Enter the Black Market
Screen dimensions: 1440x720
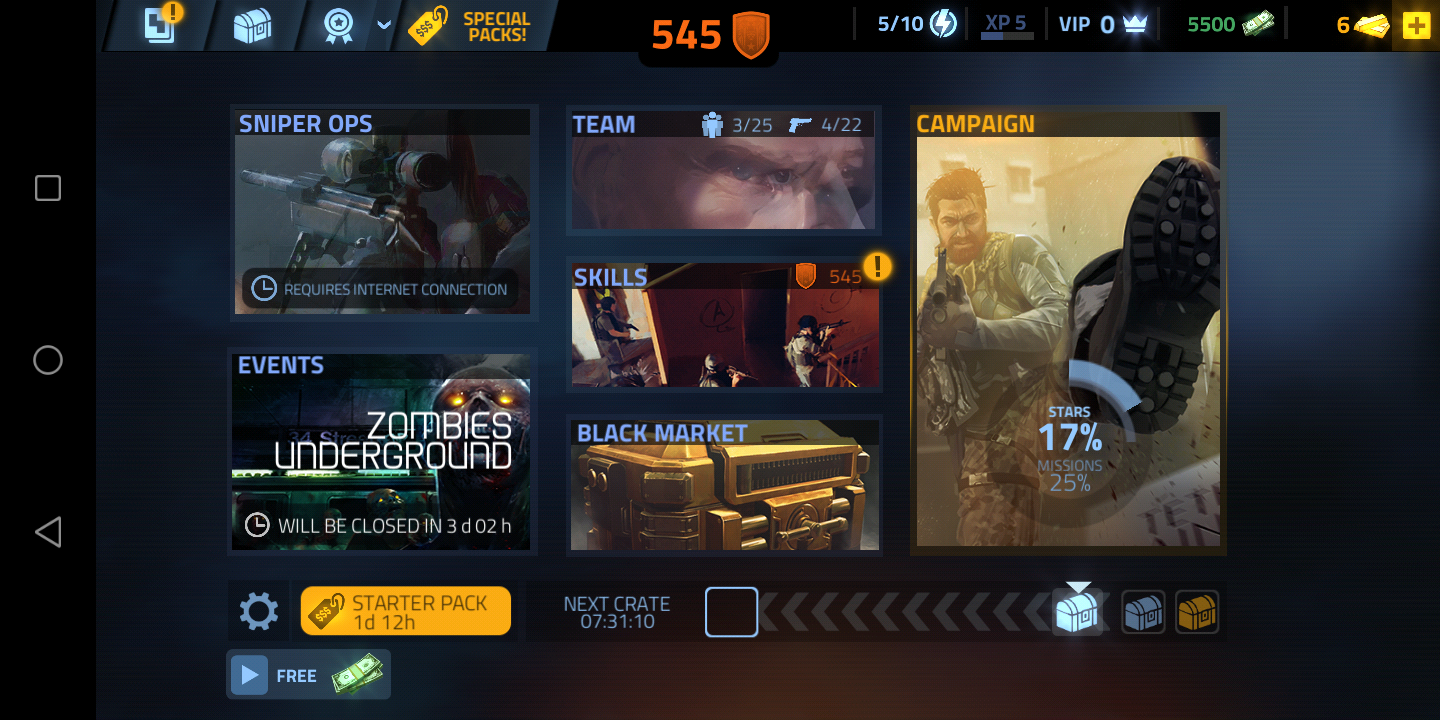(725, 486)
